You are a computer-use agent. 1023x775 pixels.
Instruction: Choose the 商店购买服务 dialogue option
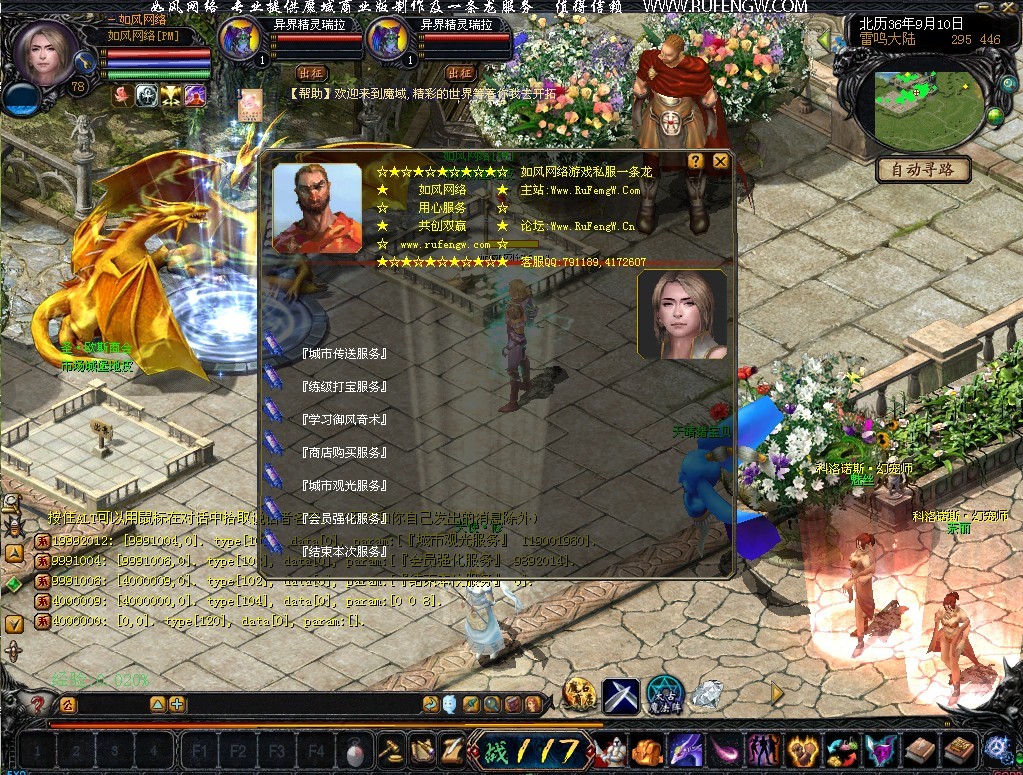(x=343, y=453)
